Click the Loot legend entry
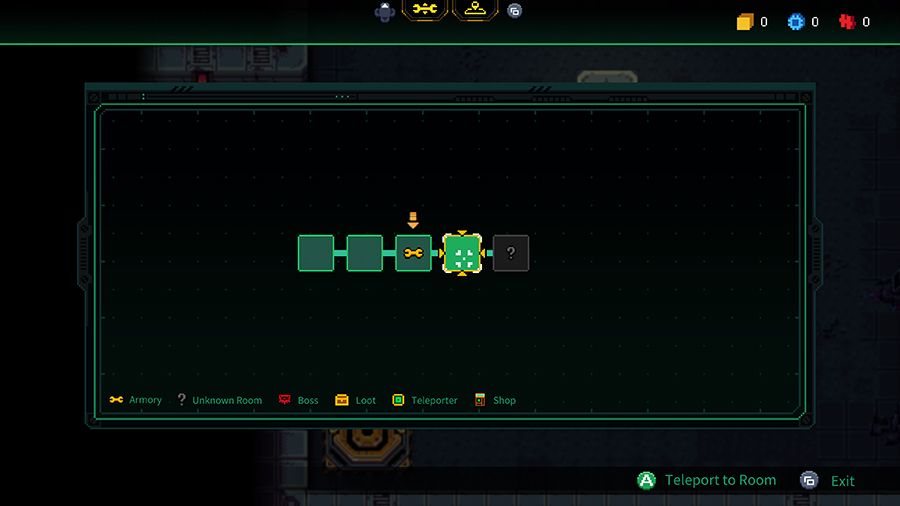The width and height of the screenshot is (900, 506). click(x=356, y=400)
